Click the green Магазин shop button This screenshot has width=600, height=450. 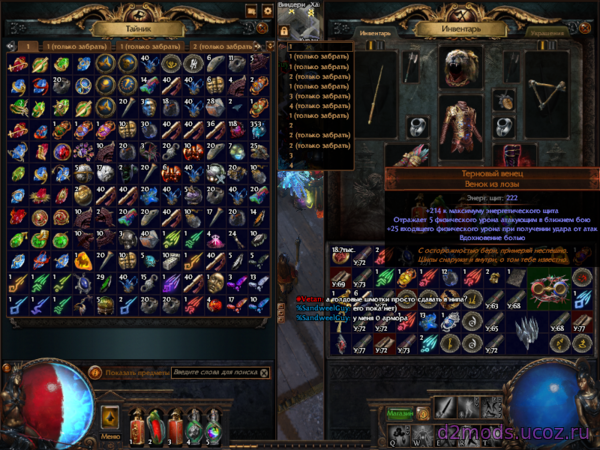tap(401, 411)
